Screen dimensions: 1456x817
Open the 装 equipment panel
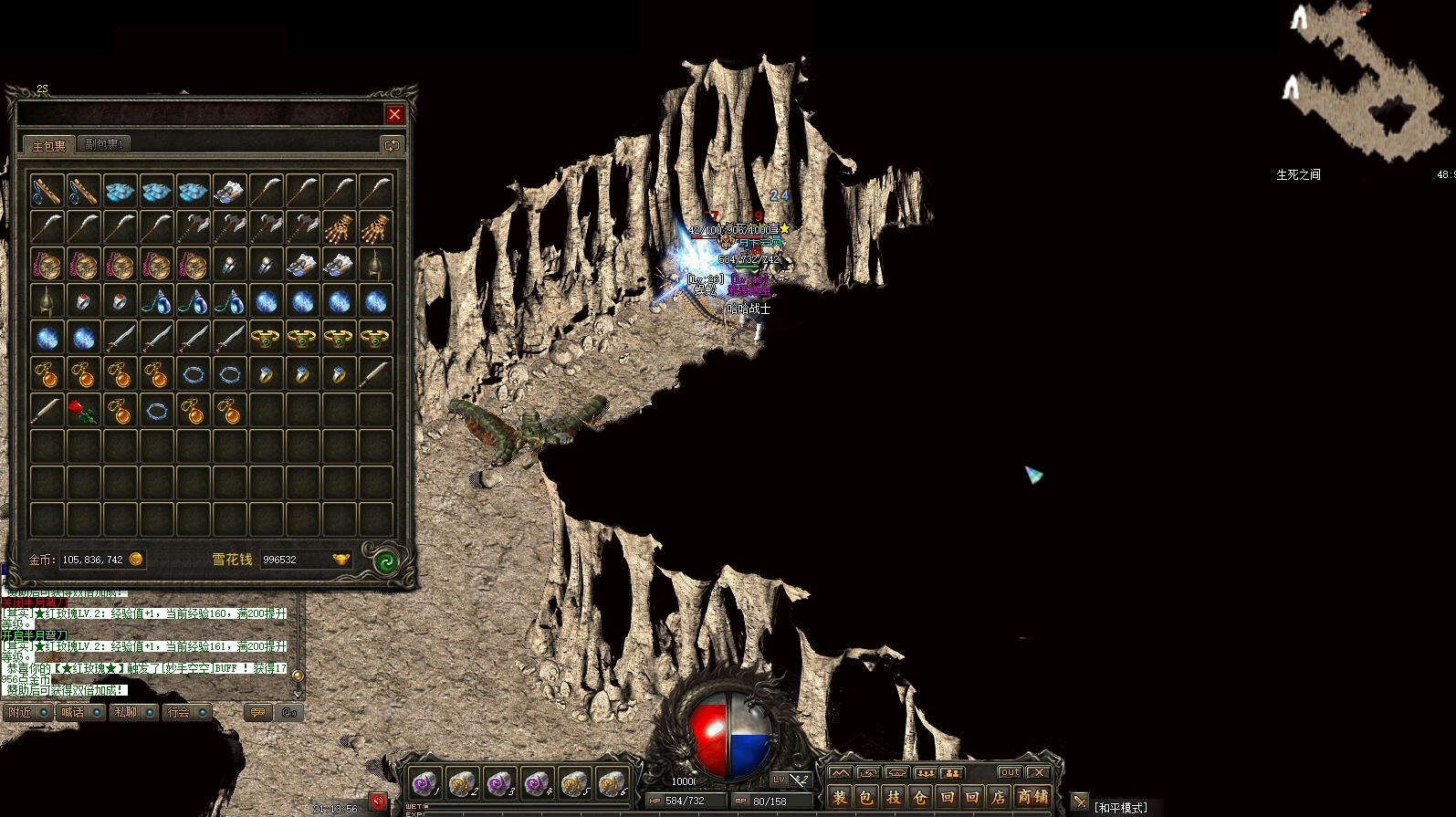[x=840, y=797]
